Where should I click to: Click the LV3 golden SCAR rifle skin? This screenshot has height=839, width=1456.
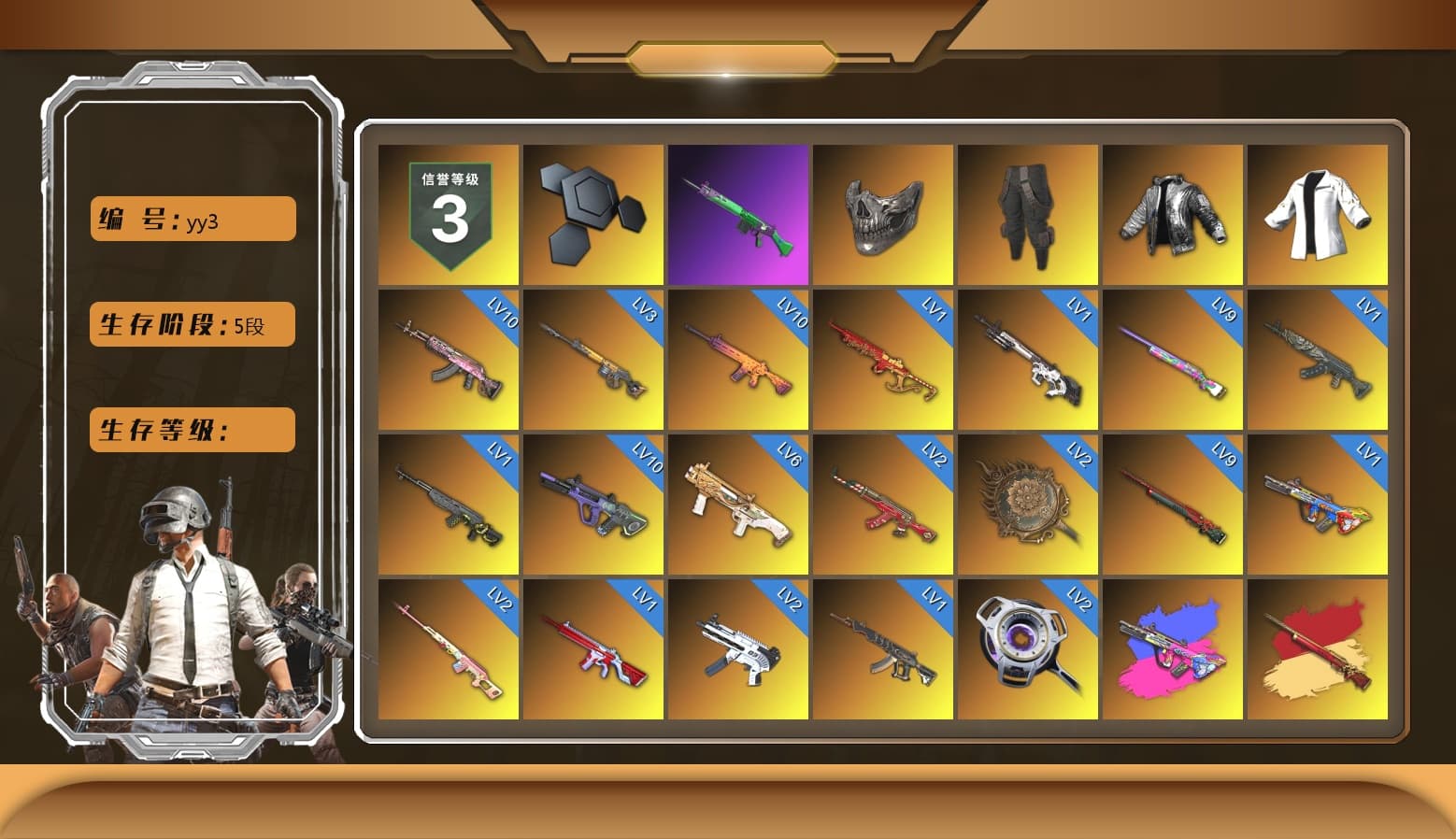[x=592, y=360]
